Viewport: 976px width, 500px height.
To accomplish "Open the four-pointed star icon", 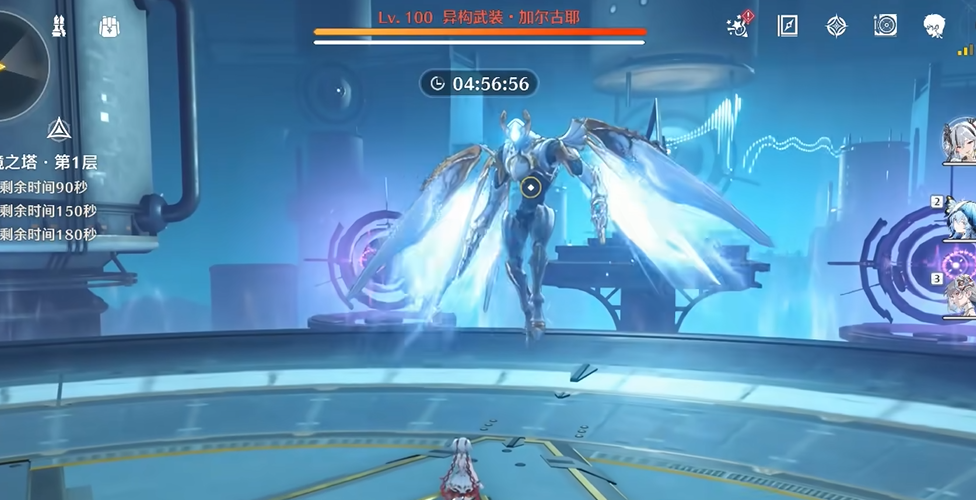I will click(836, 26).
